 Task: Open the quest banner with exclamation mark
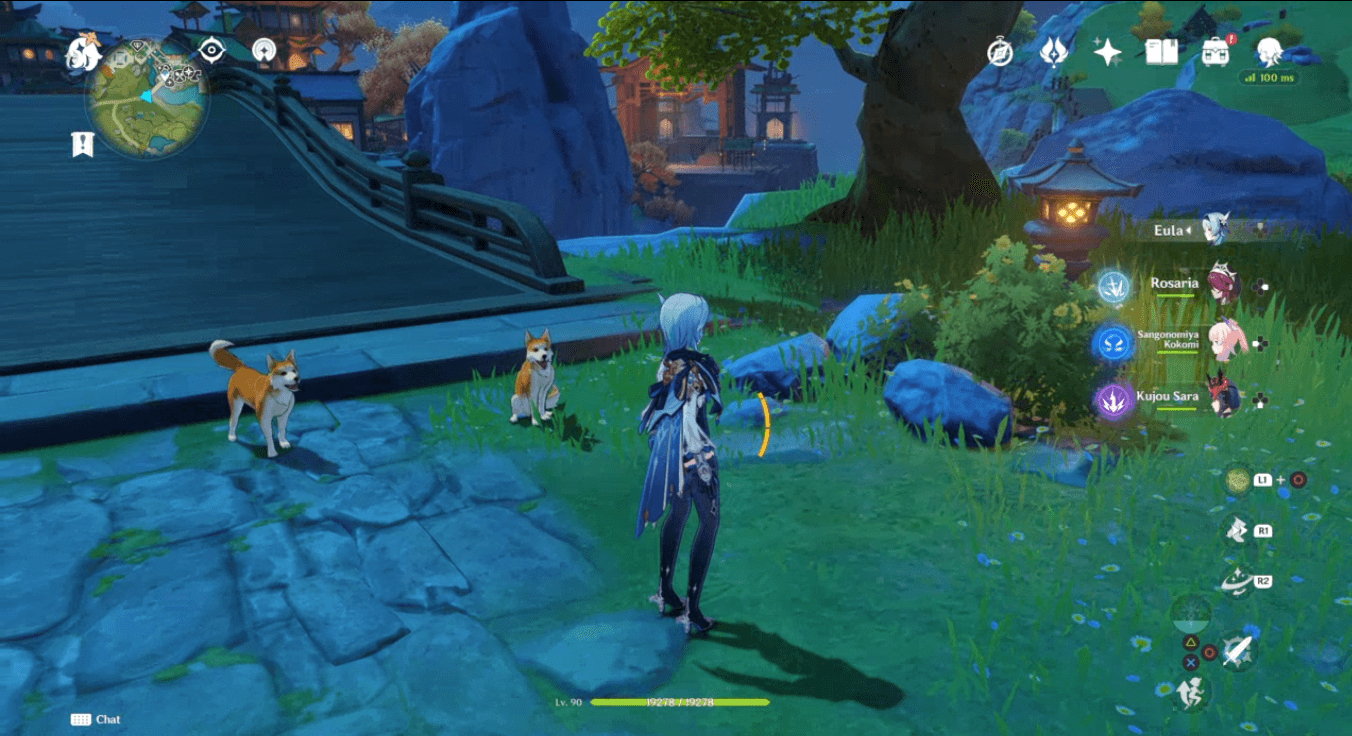pos(82,145)
